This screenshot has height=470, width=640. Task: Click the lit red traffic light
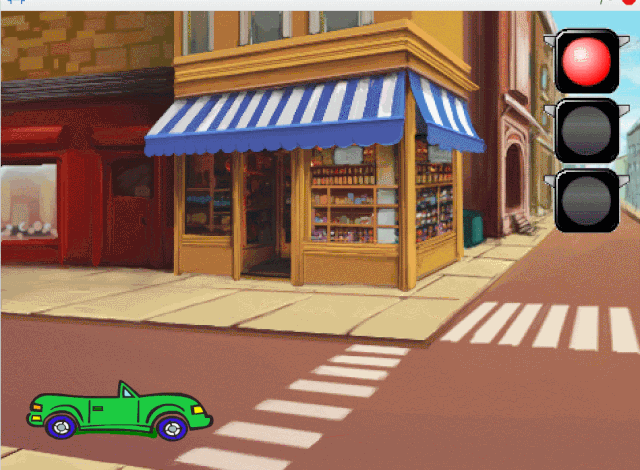[586, 62]
